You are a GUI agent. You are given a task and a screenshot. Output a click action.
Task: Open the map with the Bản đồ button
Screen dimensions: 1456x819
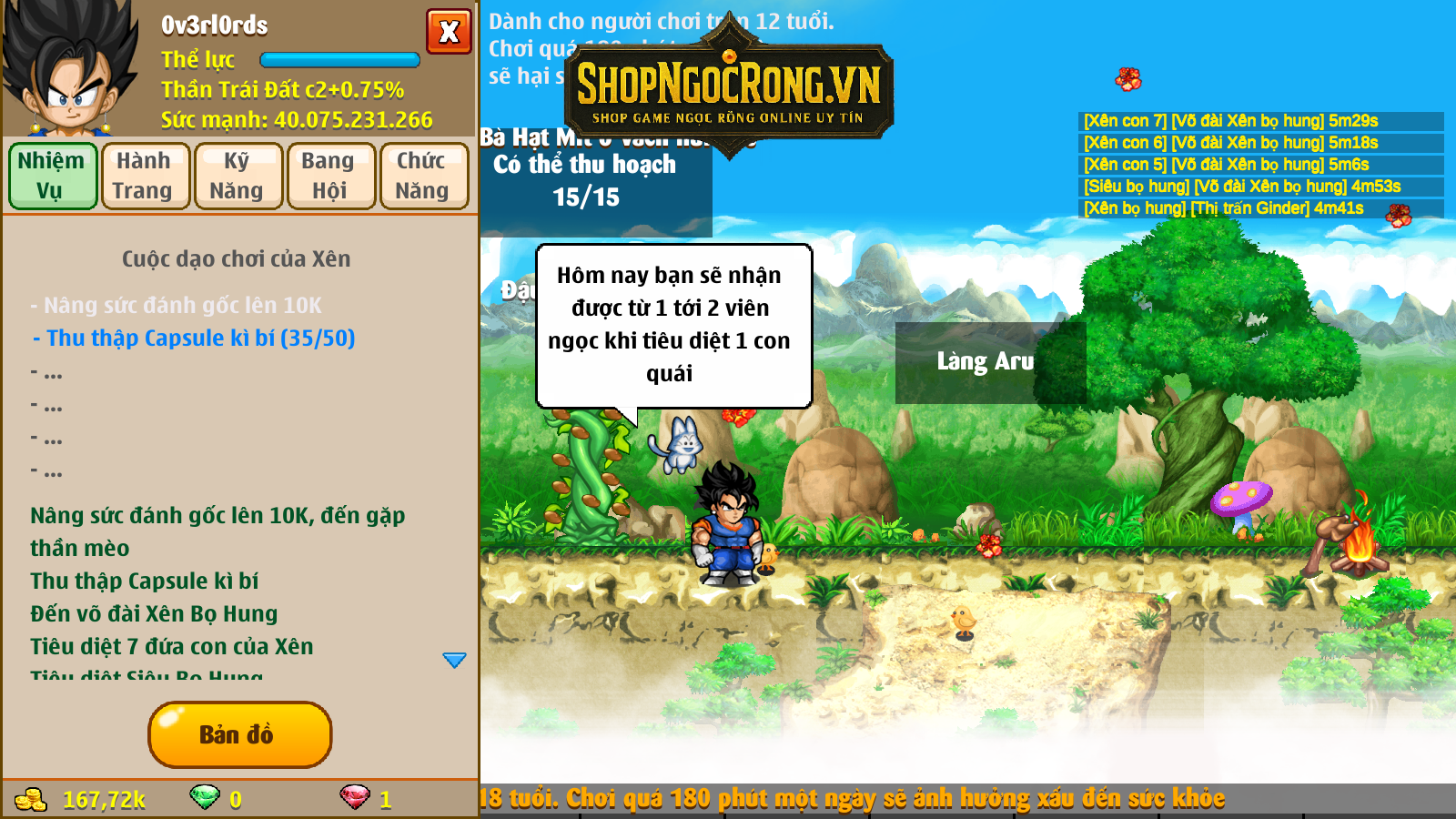pyautogui.click(x=239, y=734)
